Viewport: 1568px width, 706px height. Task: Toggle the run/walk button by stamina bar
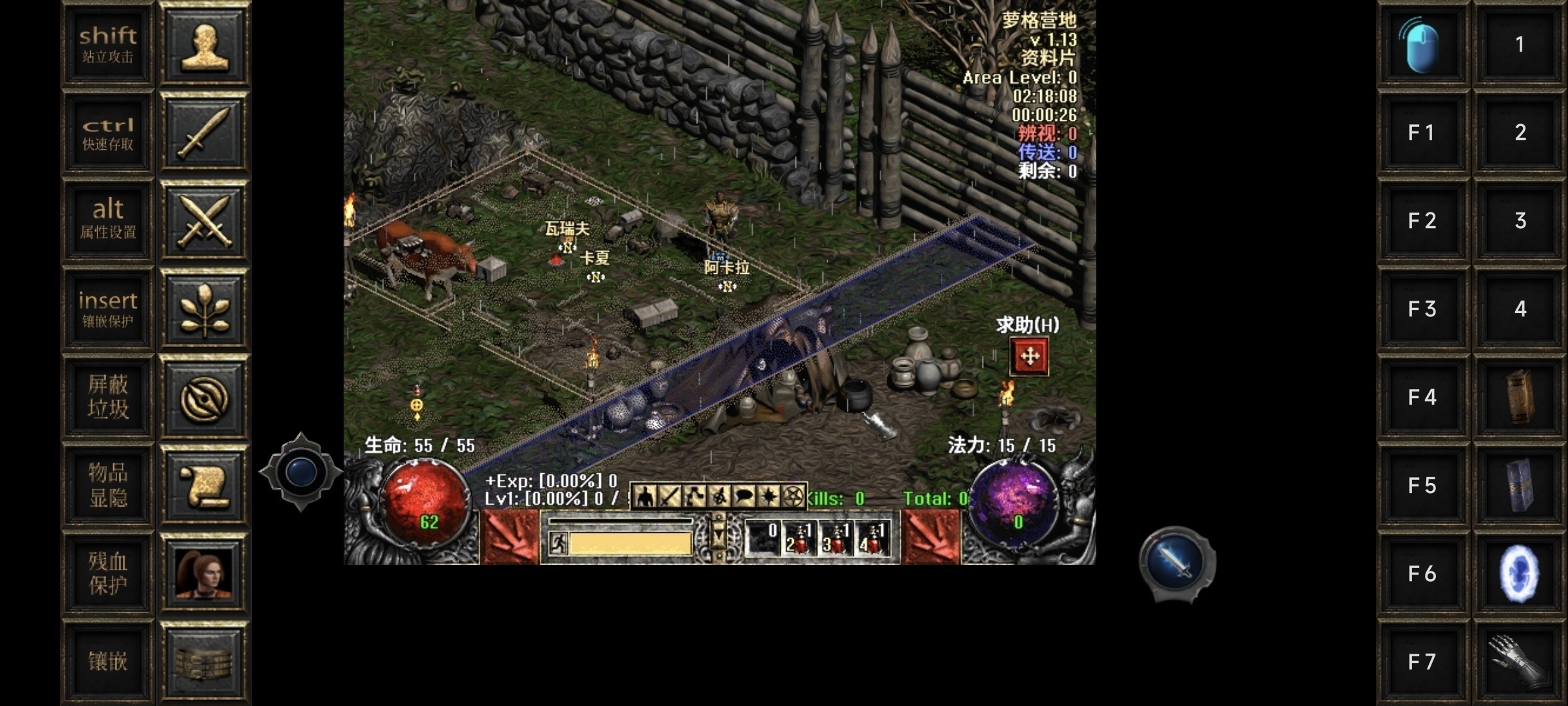(x=558, y=543)
